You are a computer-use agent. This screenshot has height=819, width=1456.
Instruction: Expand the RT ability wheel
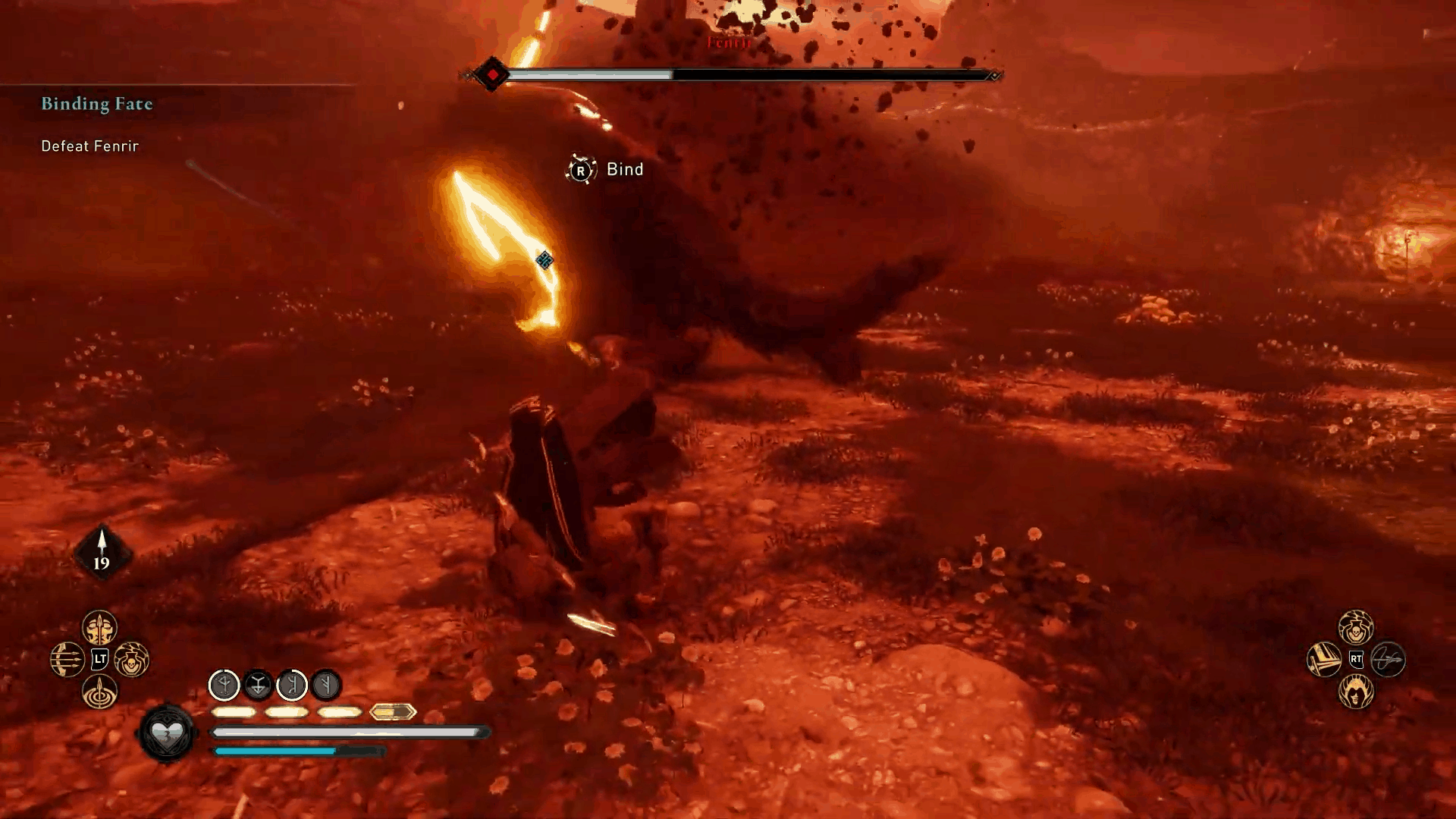point(1357,659)
